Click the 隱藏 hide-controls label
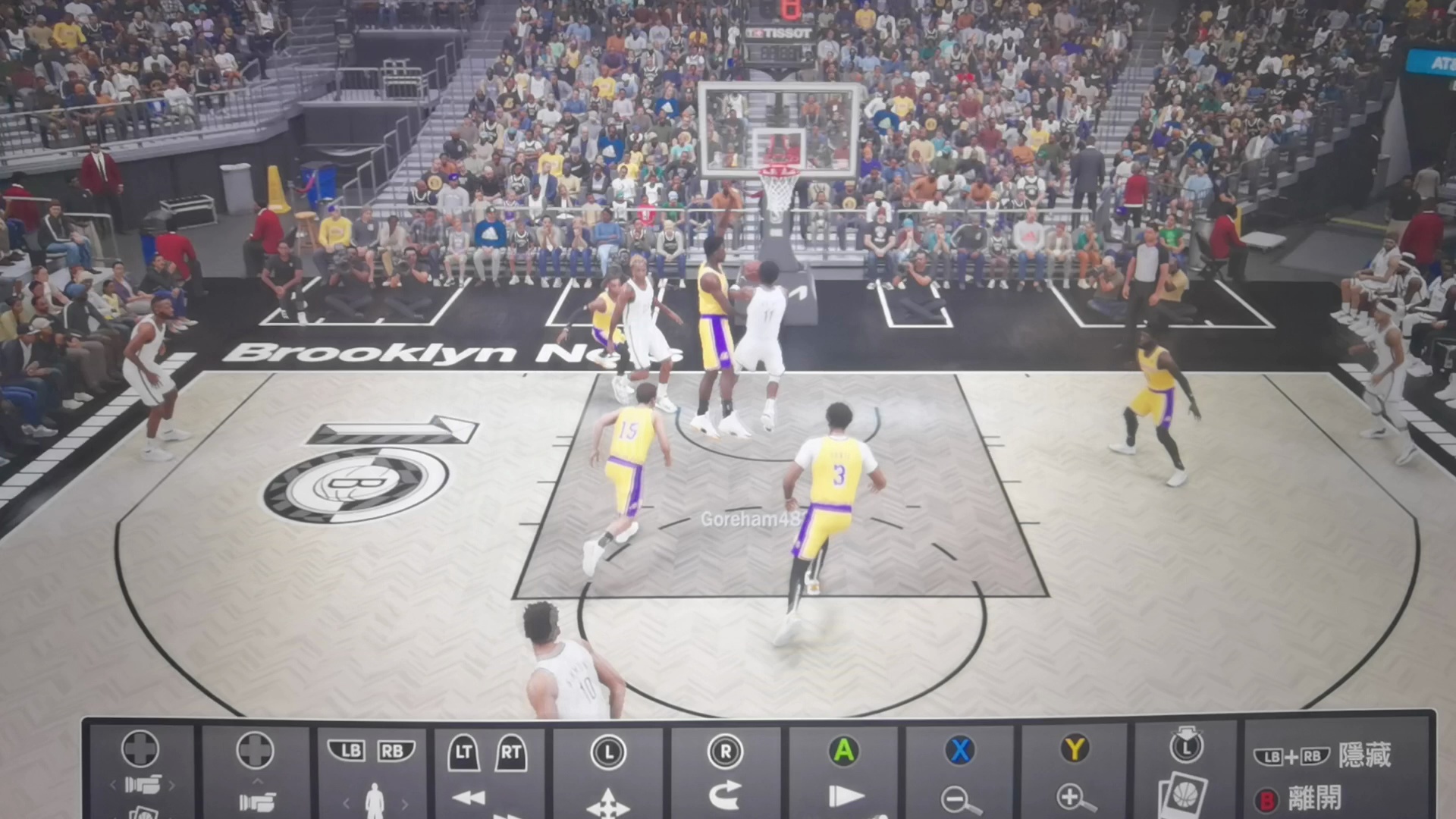1456x819 pixels. point(1364,755)
